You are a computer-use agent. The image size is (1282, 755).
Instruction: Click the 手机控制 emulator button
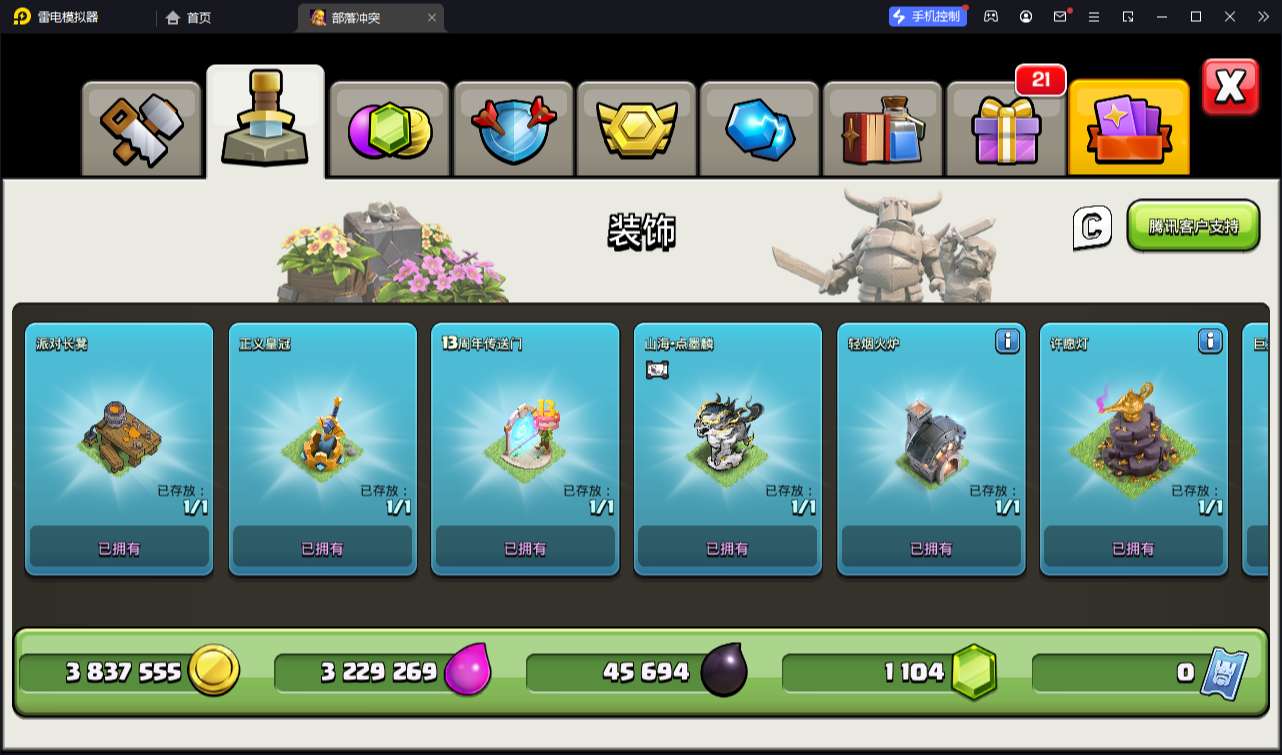tap(928, 17)
